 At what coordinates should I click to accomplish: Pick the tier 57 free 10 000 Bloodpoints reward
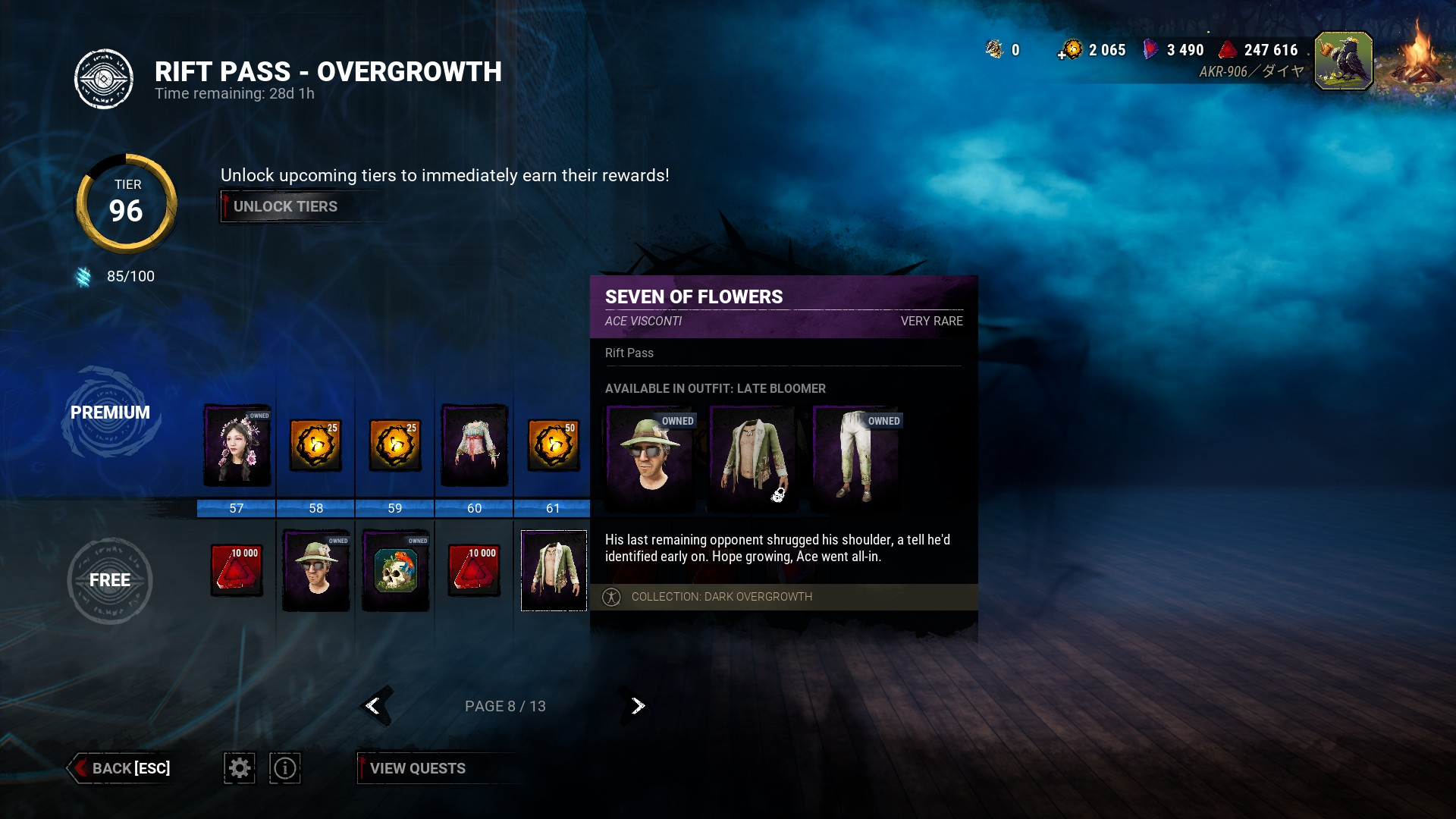pos(237,570)
